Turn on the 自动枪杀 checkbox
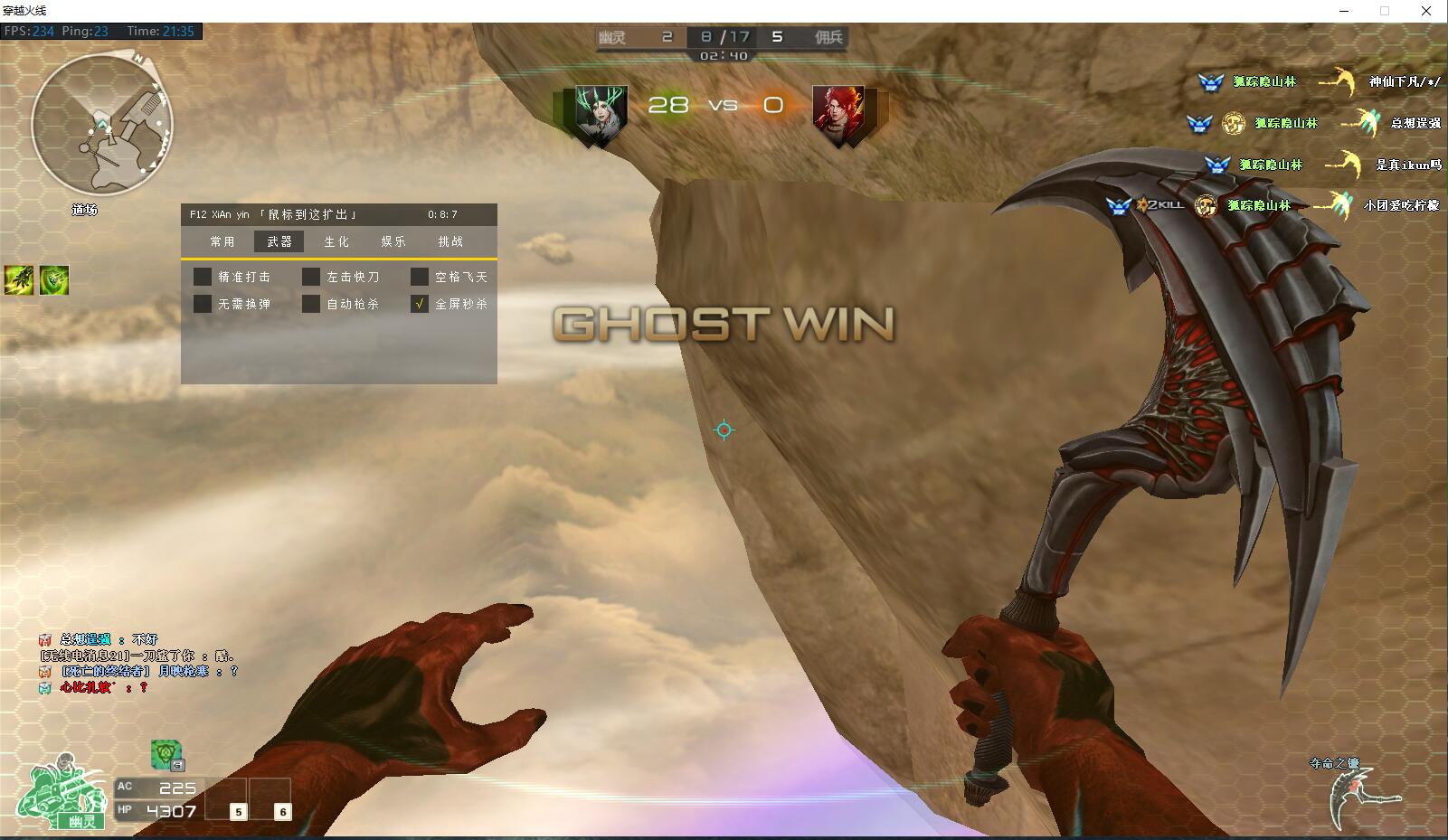 [311, 304]
